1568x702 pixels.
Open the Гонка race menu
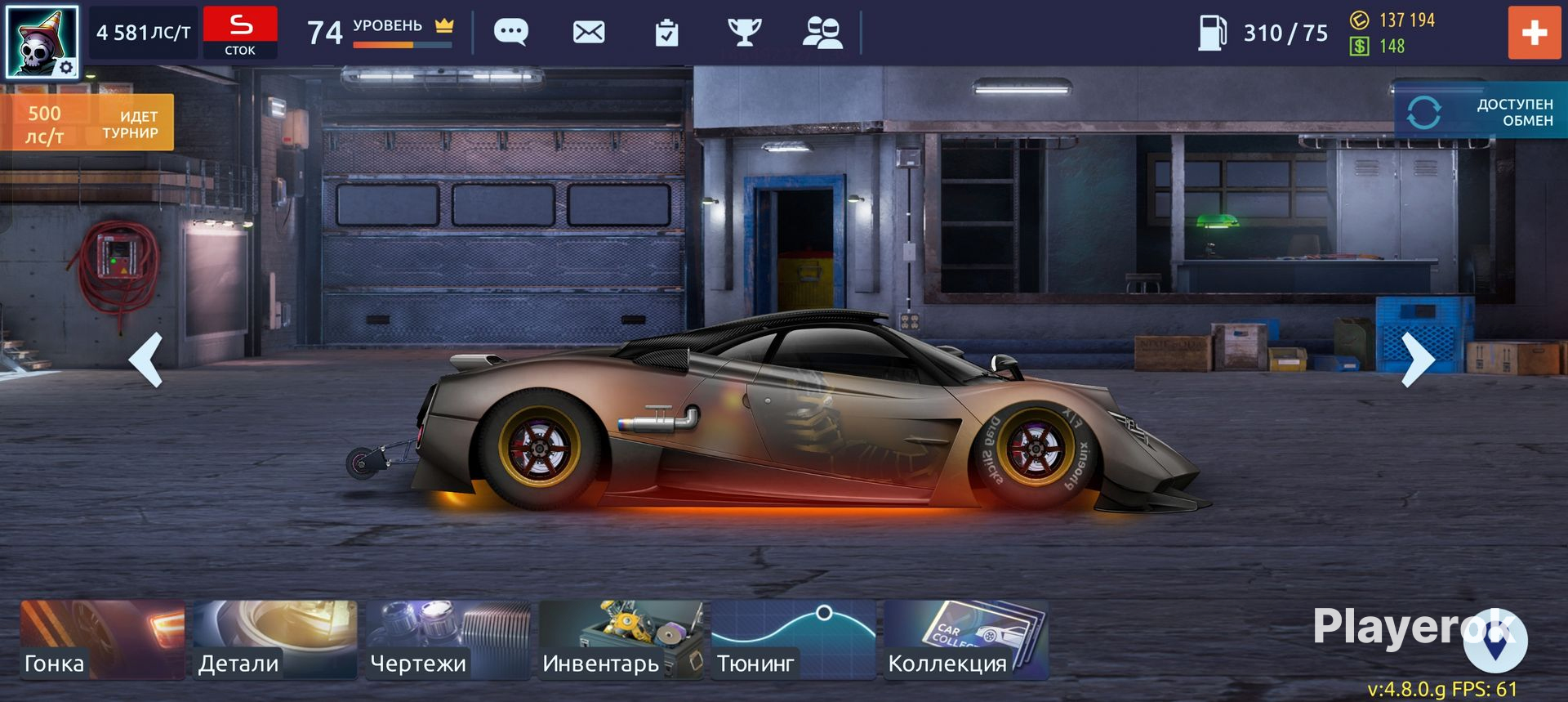pyautogui.click(x=103, y=640)
